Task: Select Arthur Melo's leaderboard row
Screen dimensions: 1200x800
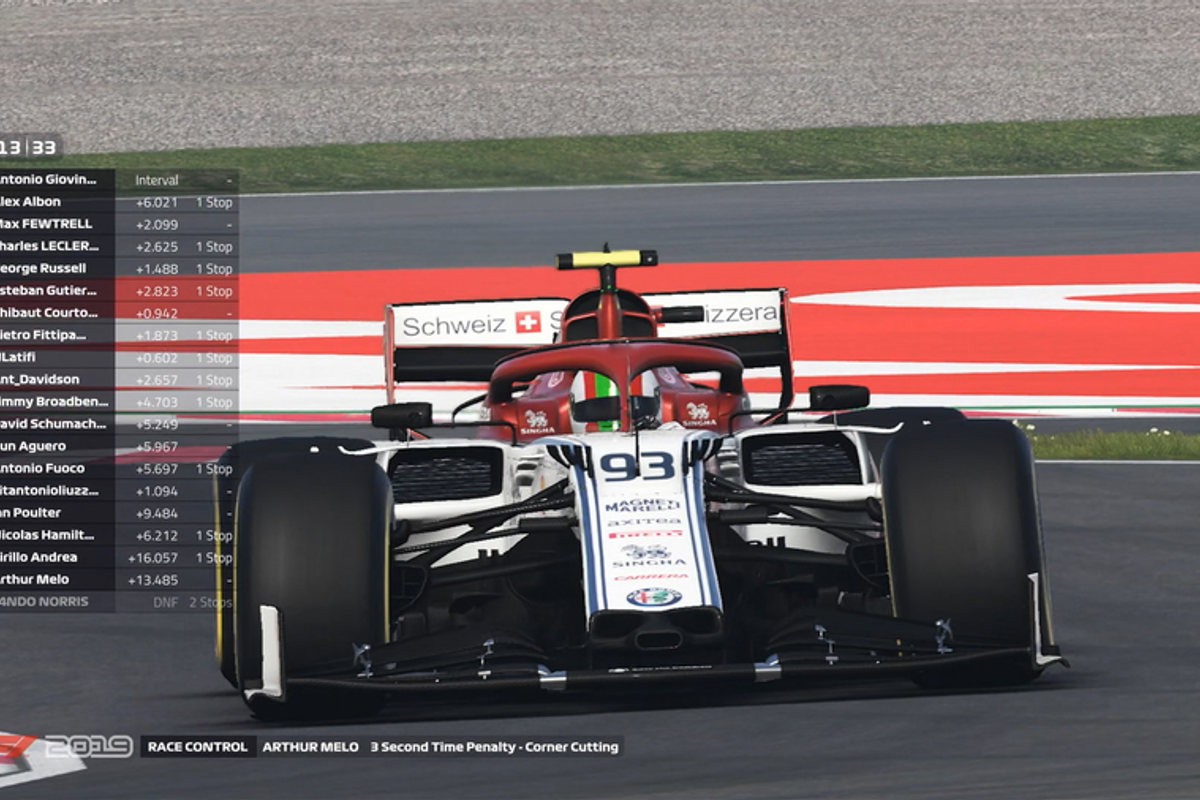Action: (50, 579)
